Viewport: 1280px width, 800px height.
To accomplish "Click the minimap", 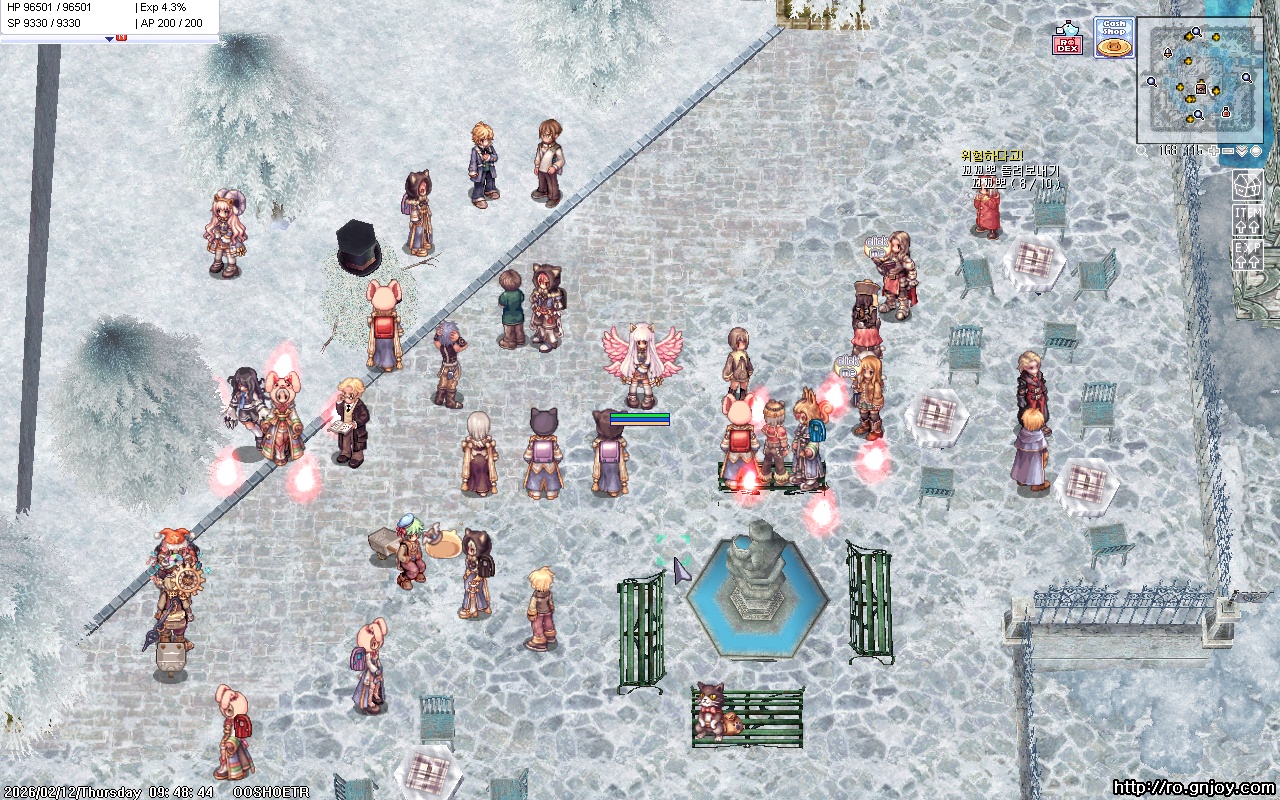I will coord(1199,80).
